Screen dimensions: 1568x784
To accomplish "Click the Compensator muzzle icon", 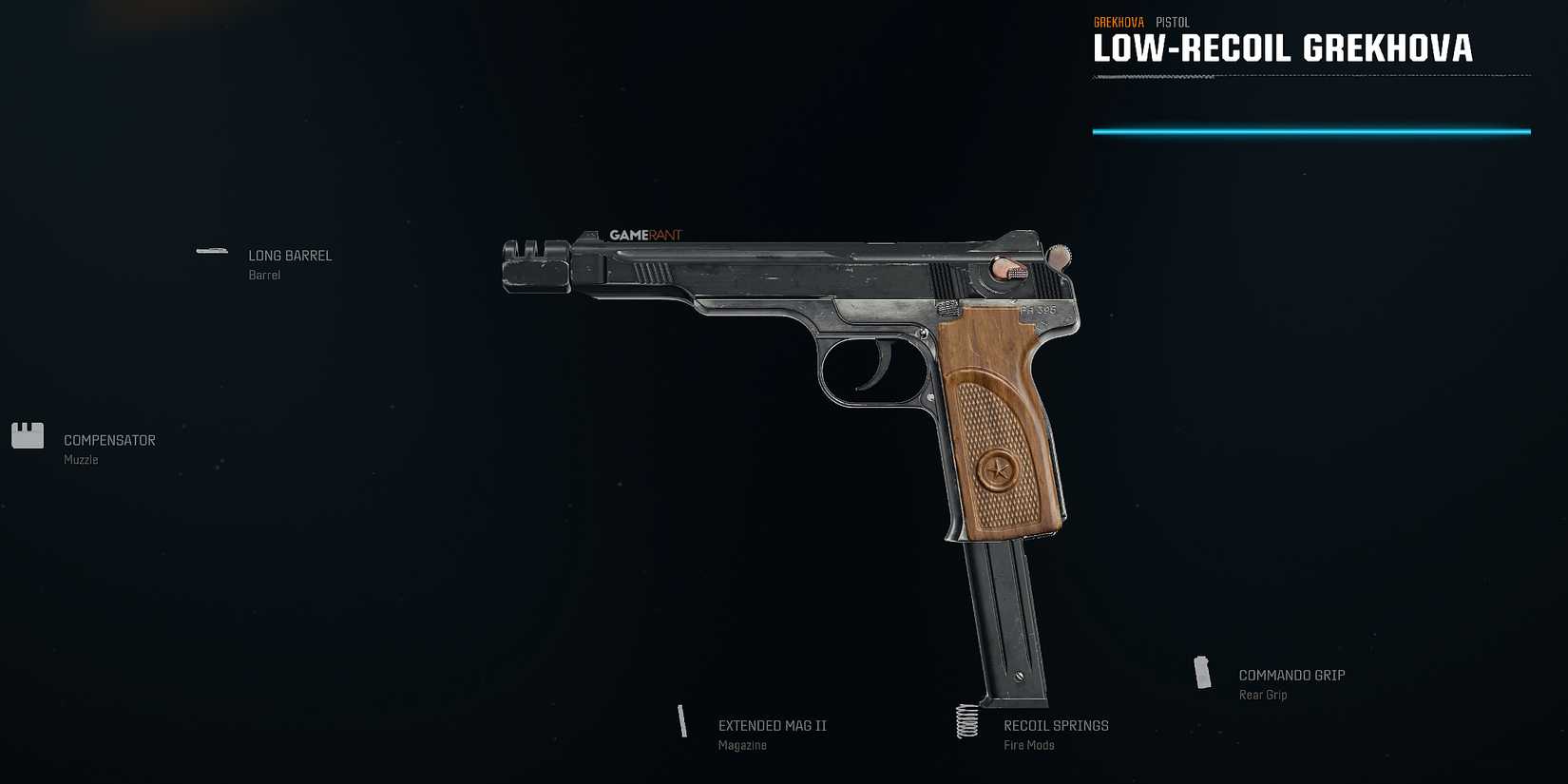I will pyautogui.click(x=27, y=435).
